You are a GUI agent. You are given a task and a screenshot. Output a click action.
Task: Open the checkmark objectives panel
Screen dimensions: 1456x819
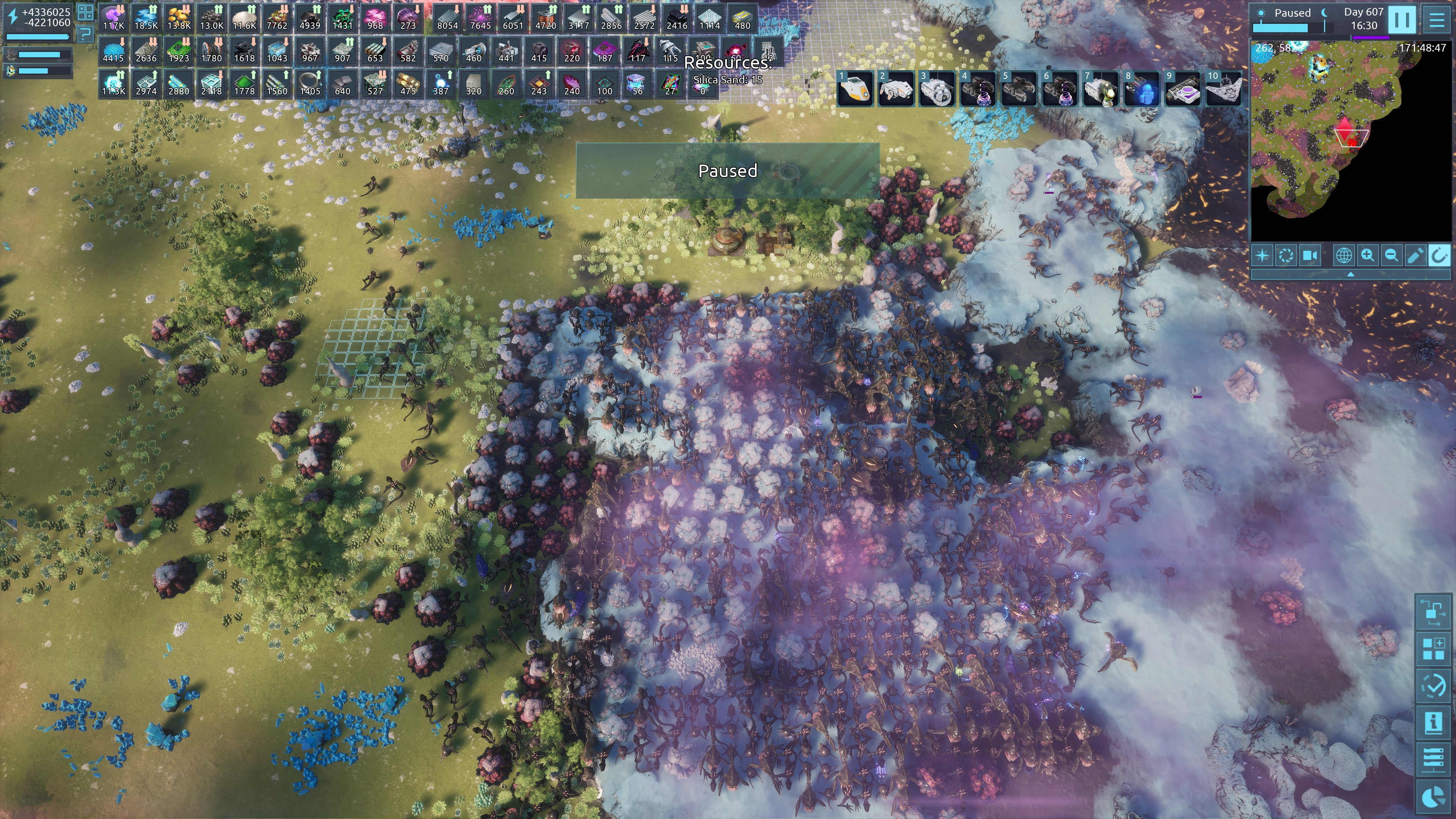(x=1433, y=686)
